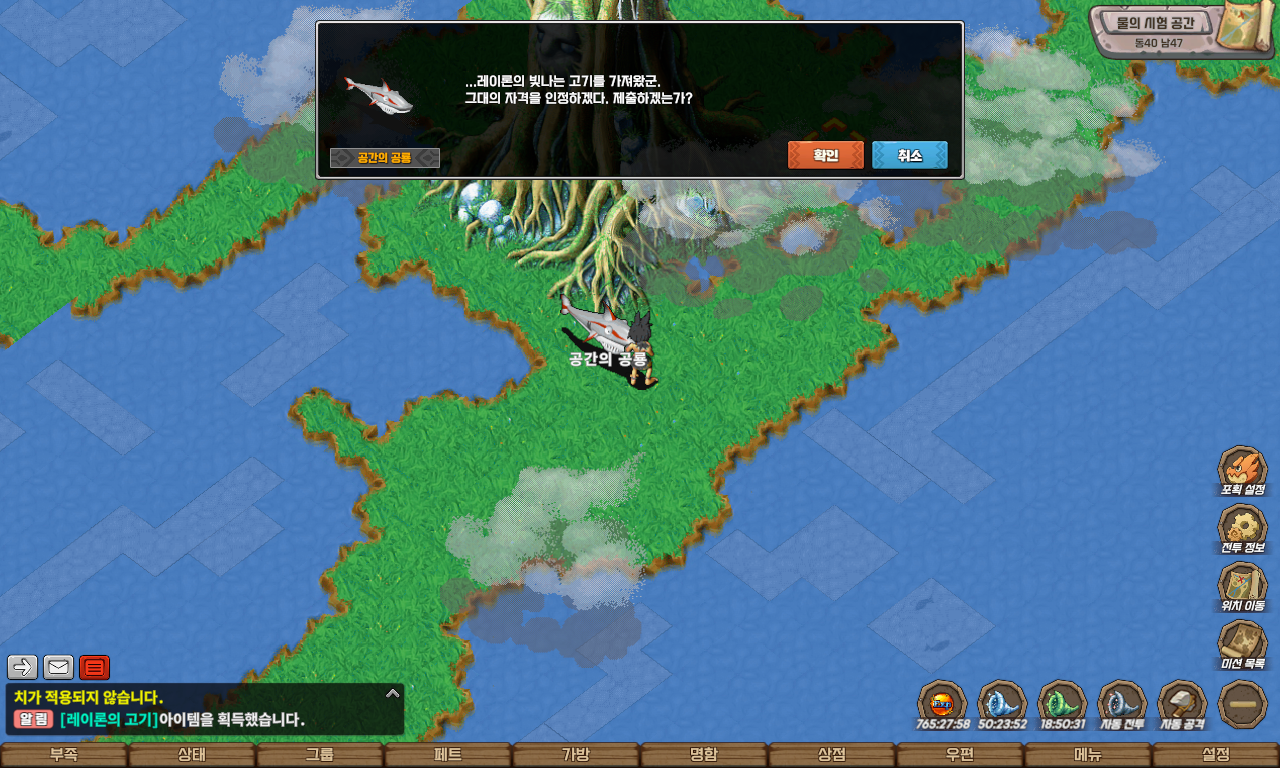This screenshot has height=768, width=1280.
Task: Click the red chat log list button
Action: click(94, 667)
